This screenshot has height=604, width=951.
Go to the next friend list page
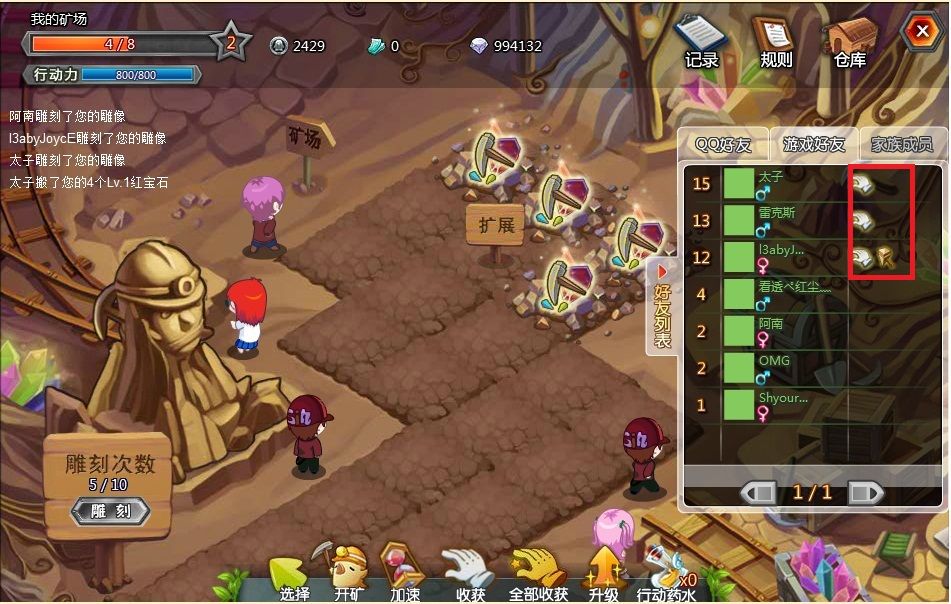(865, 492)
